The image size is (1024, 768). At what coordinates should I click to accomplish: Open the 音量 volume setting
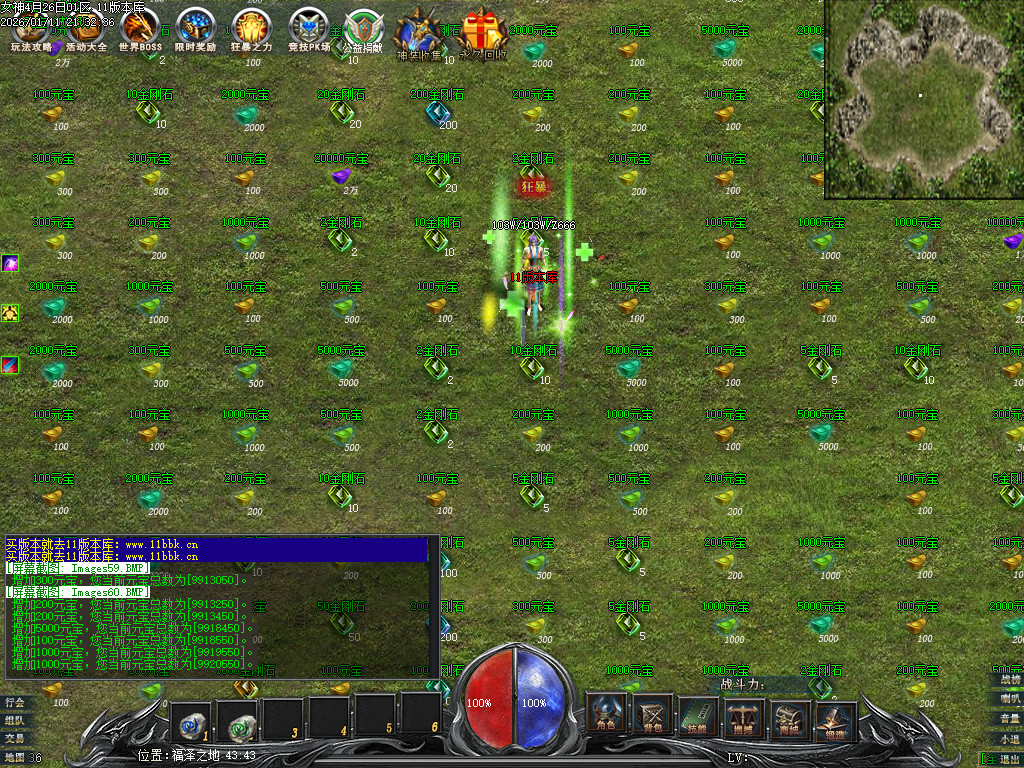point(1010,718)
